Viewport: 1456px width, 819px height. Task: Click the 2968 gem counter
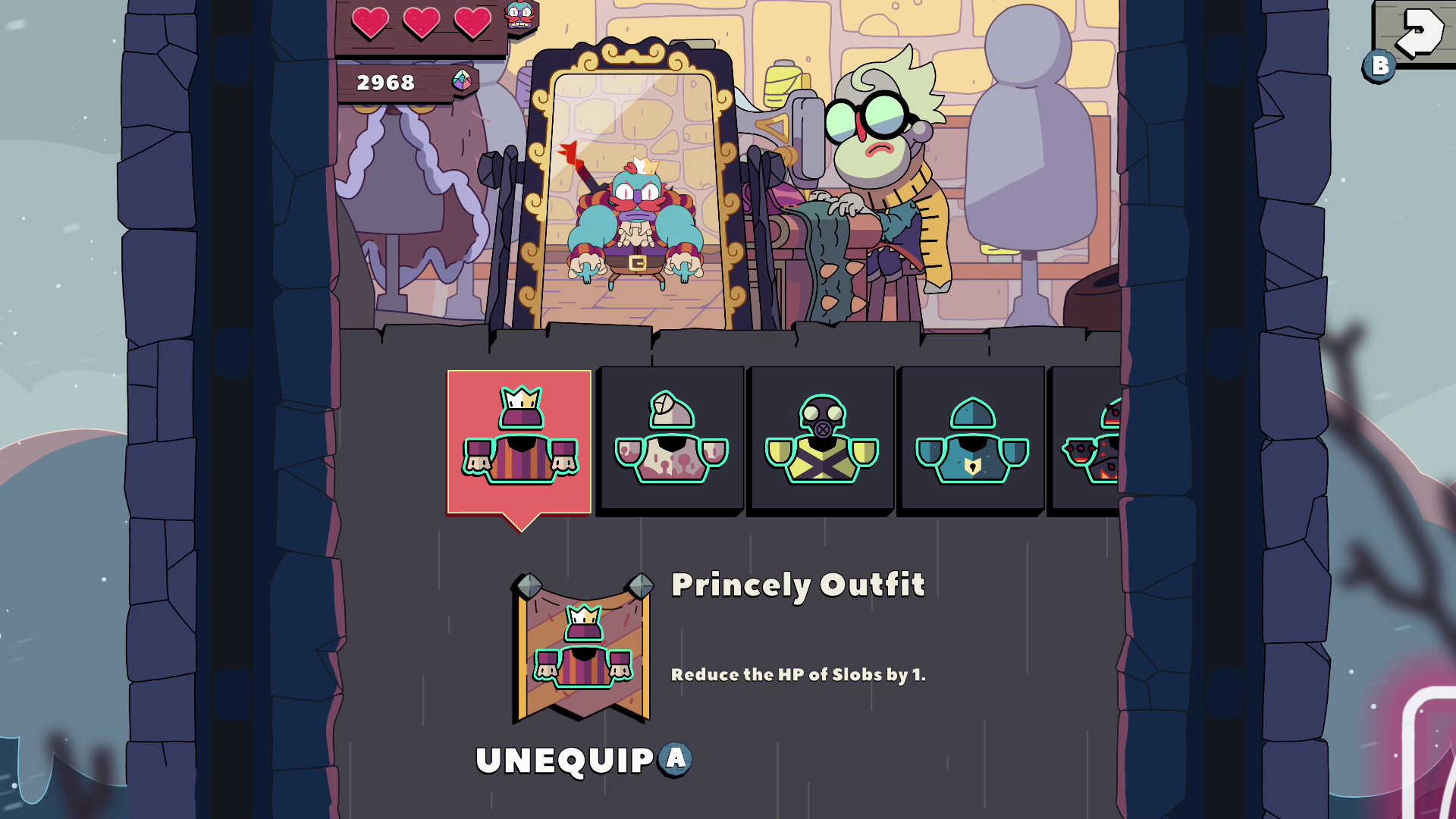387,83
